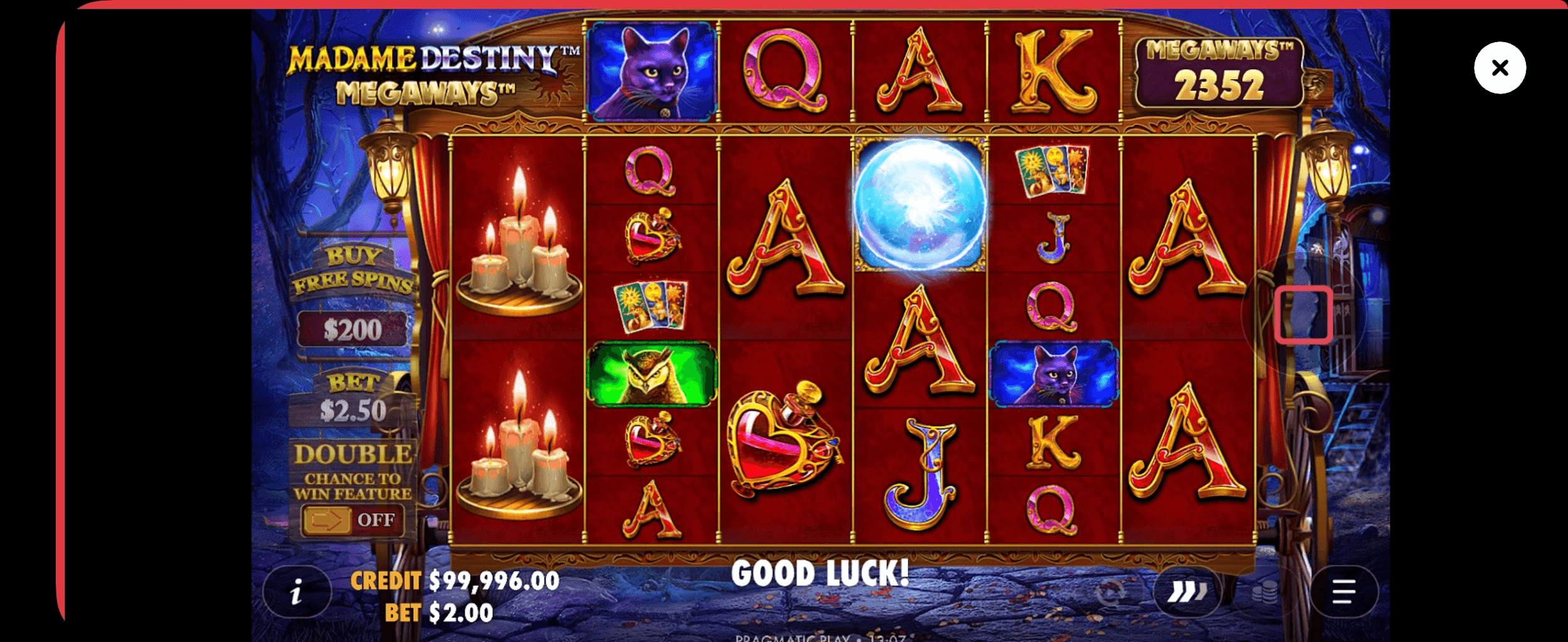
Task: Buy Free Spins for $200
Action: click(x=352, y=329)
